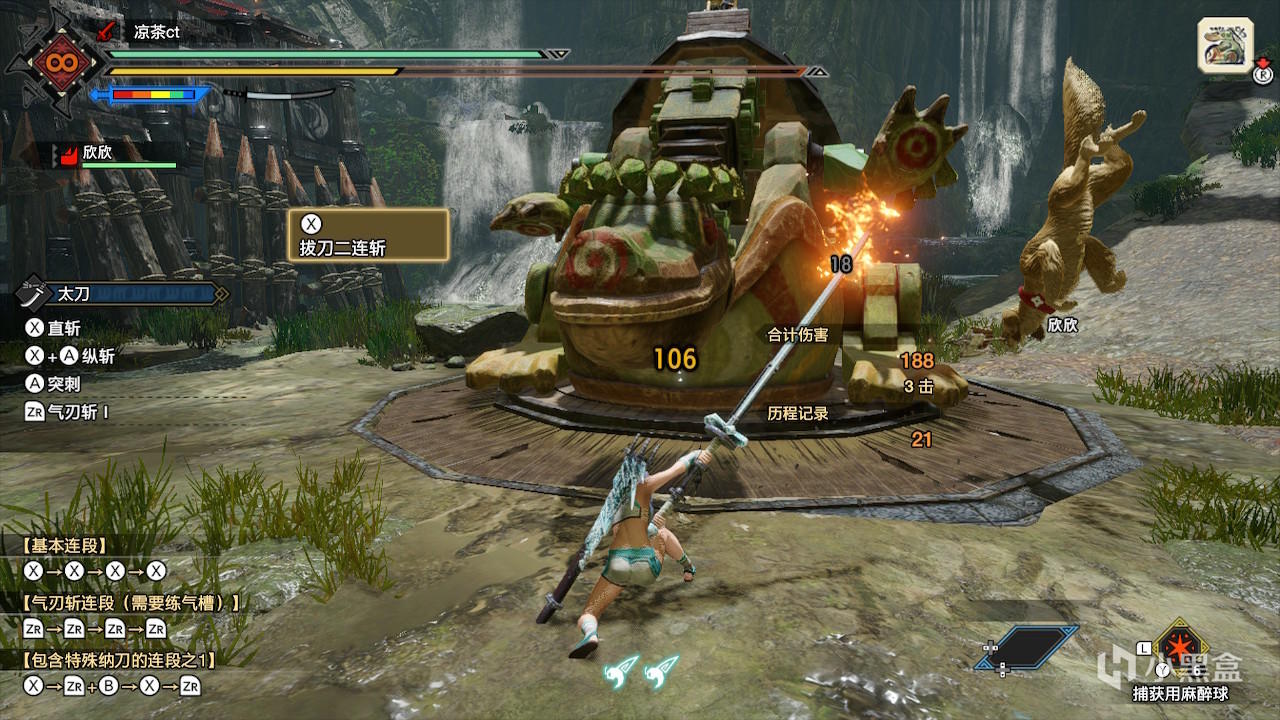Select the 捕获用麻醉球 item icon
The height and width of the screenshot is (720, 1280).
click(1179, 648)
